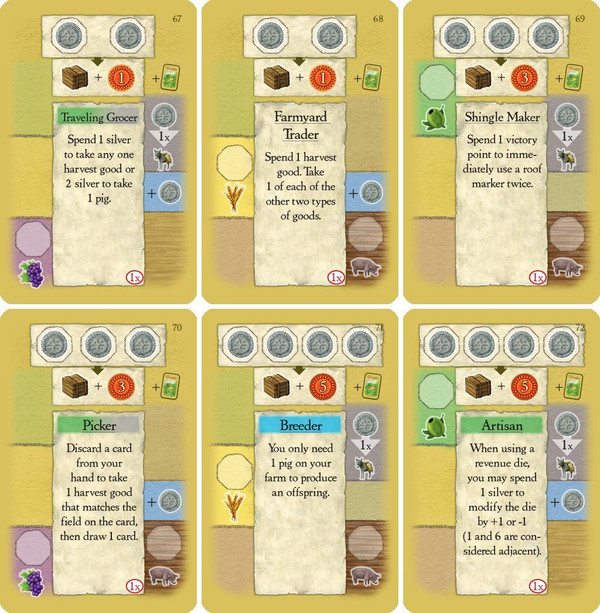
Task: Choose the Breeder card
Action: tap(298, 460)
